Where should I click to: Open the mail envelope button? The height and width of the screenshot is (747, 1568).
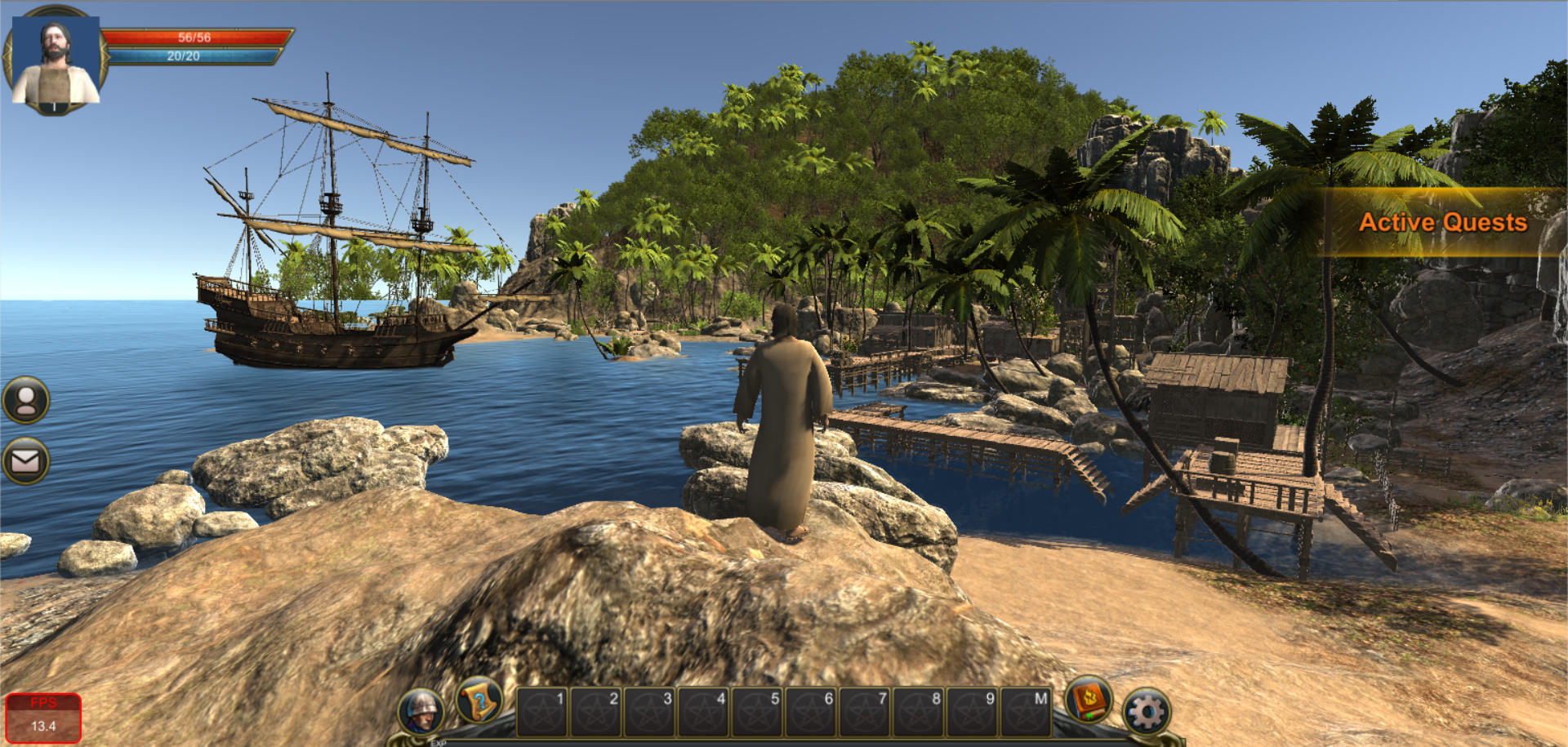click(x=26, y=461)
